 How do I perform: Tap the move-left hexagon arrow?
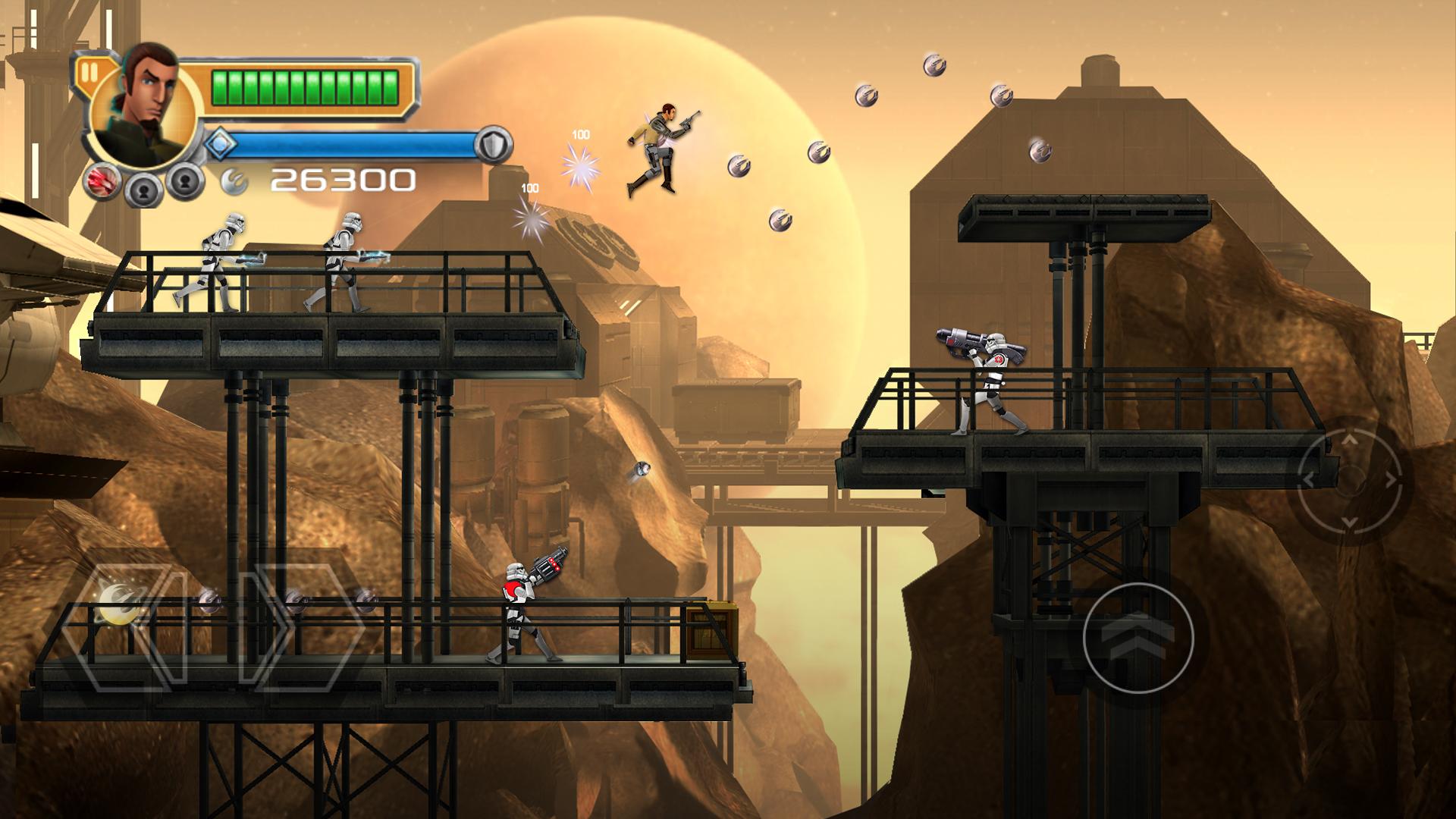[x=125, y=628]
